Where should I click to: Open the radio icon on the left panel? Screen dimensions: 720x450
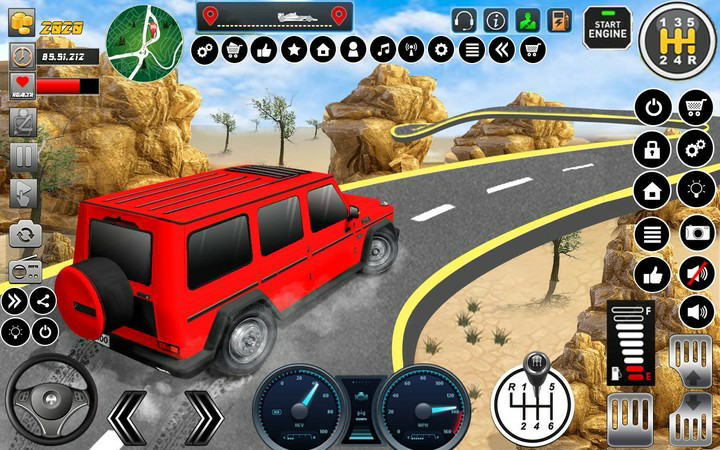coord(23,269)
